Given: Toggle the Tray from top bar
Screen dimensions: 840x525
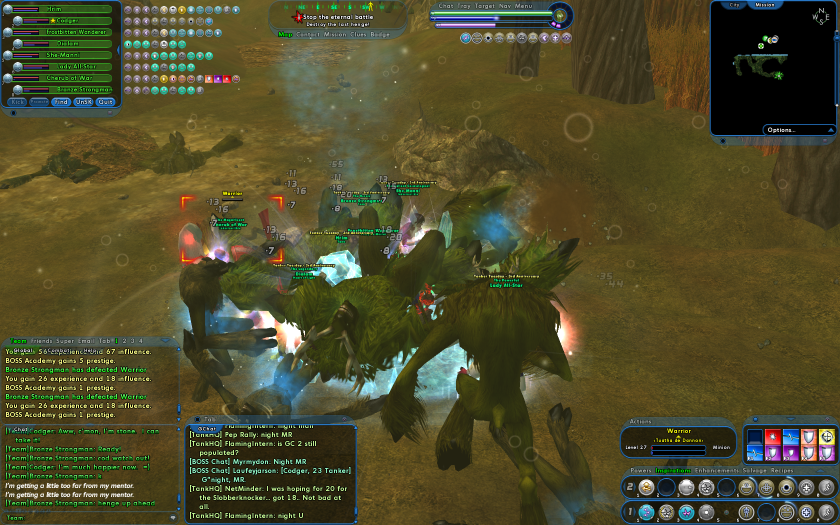Looking at the screenshot, I should (x=467, y=6).
